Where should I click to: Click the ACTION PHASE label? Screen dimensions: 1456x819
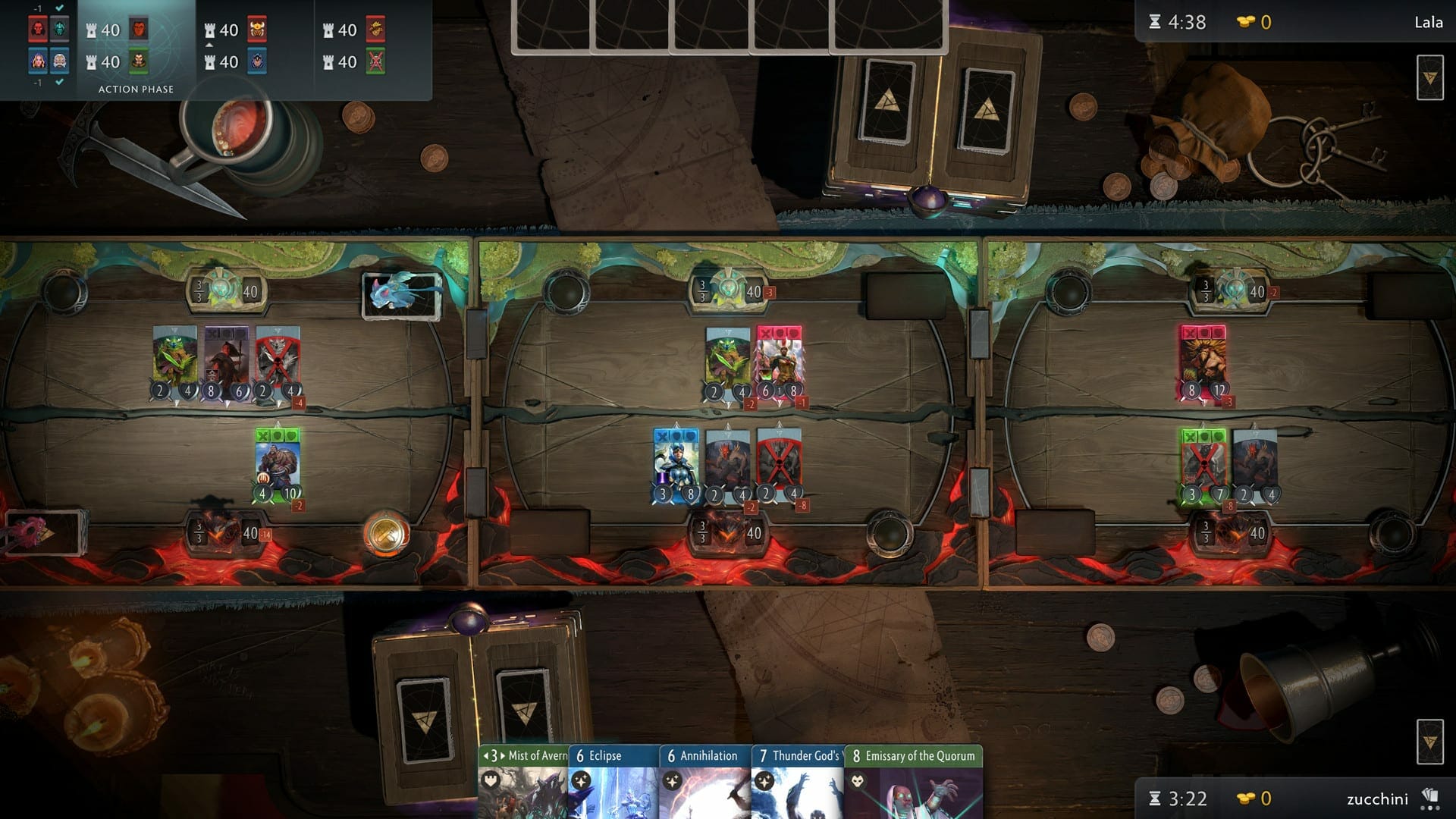[x=134, y=89]
